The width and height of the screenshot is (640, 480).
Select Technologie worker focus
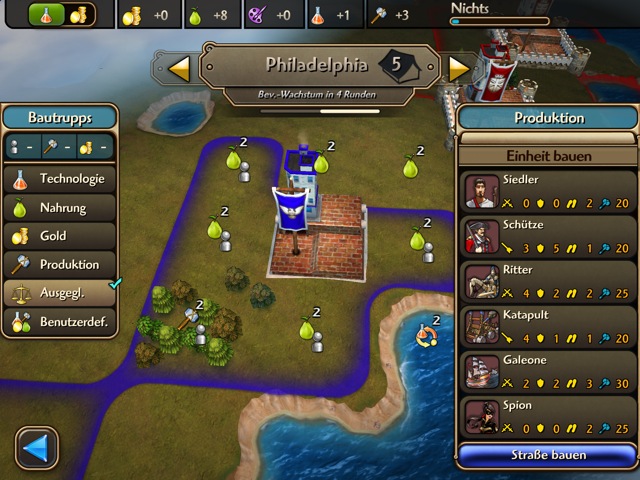[x=60, y=180]
